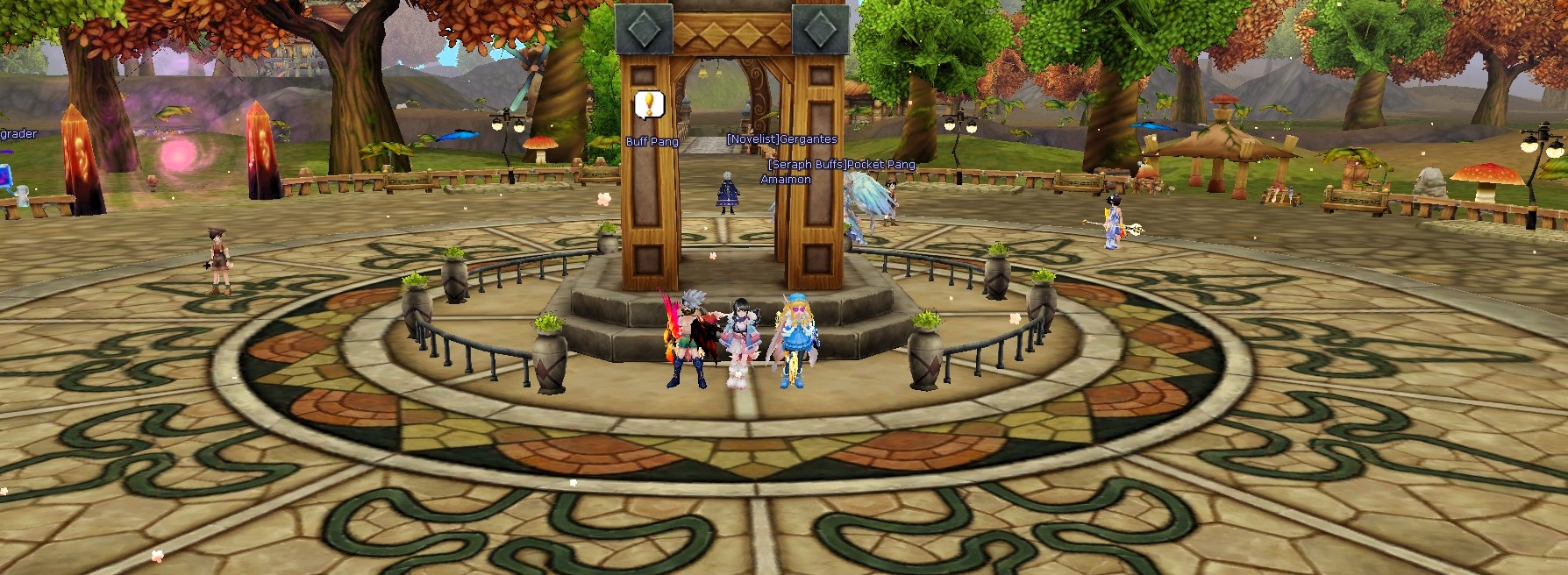Click the quest exclamation bubble above Buff Pang
Viewport: 1568px width, 575px height.
tap(649, 105)
